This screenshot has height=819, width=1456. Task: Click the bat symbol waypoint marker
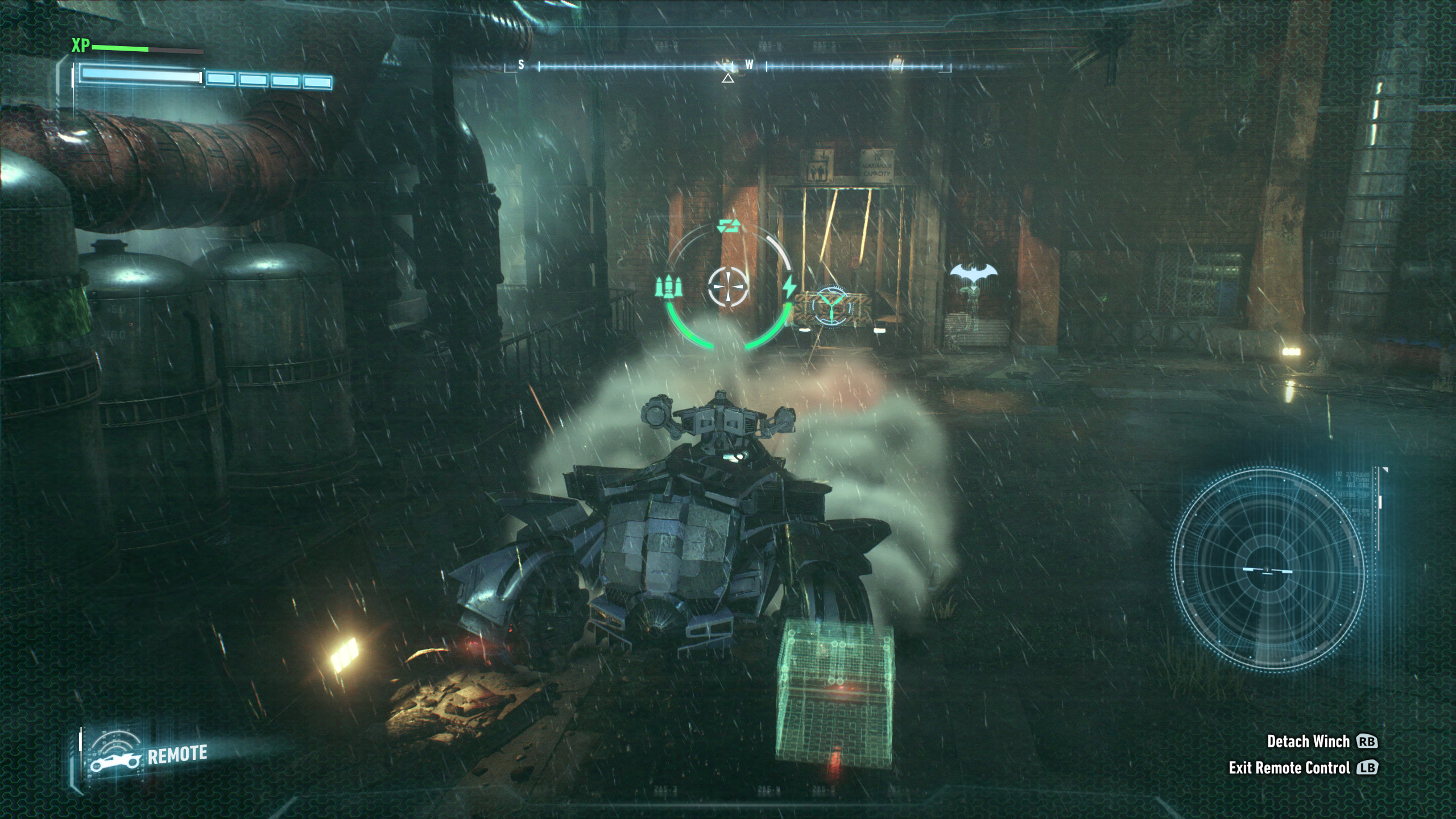973,275
